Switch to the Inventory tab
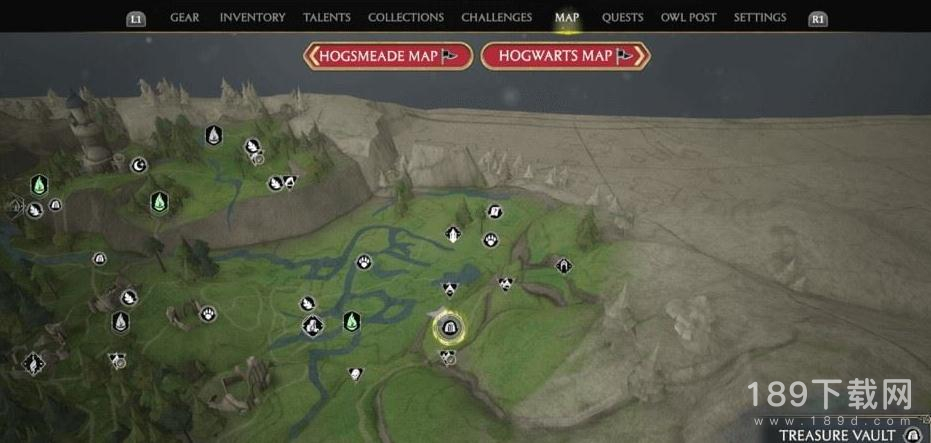The height and width of the screenshot is (443, 931). click(252, 17)
